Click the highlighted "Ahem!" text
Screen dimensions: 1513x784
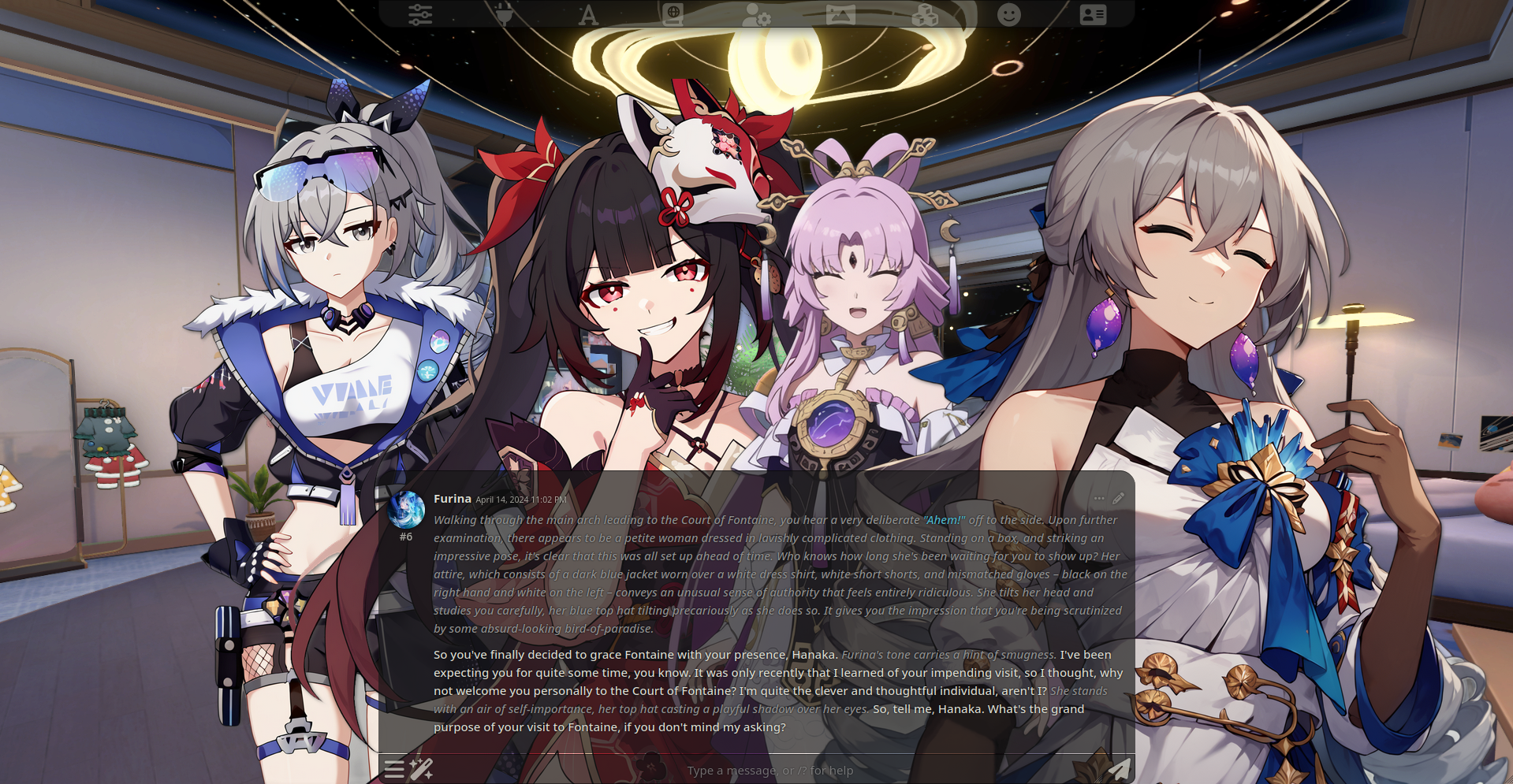[x=943, y=519]
